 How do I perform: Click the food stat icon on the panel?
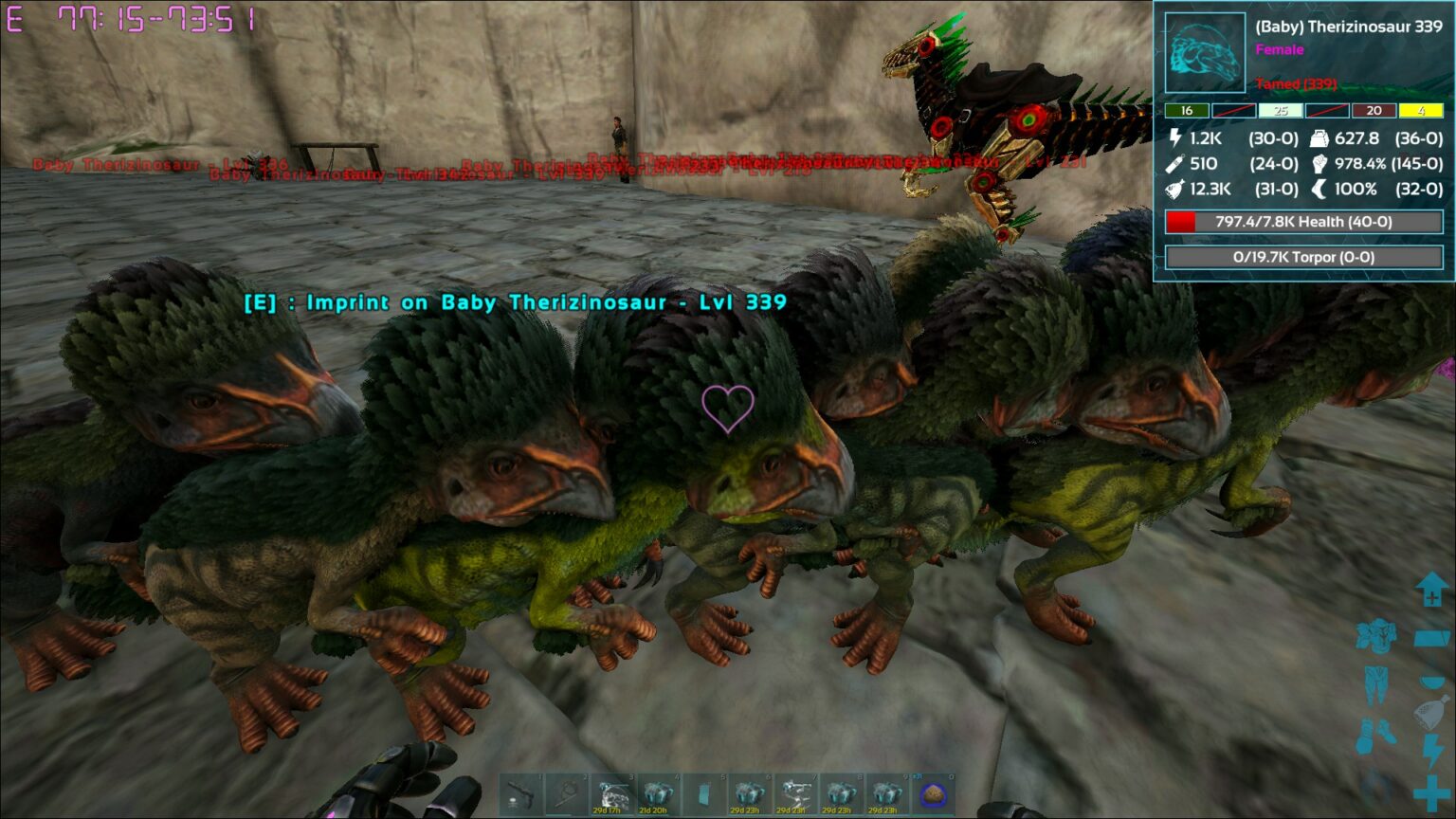pyautogui.click(x=1174, y=190)
